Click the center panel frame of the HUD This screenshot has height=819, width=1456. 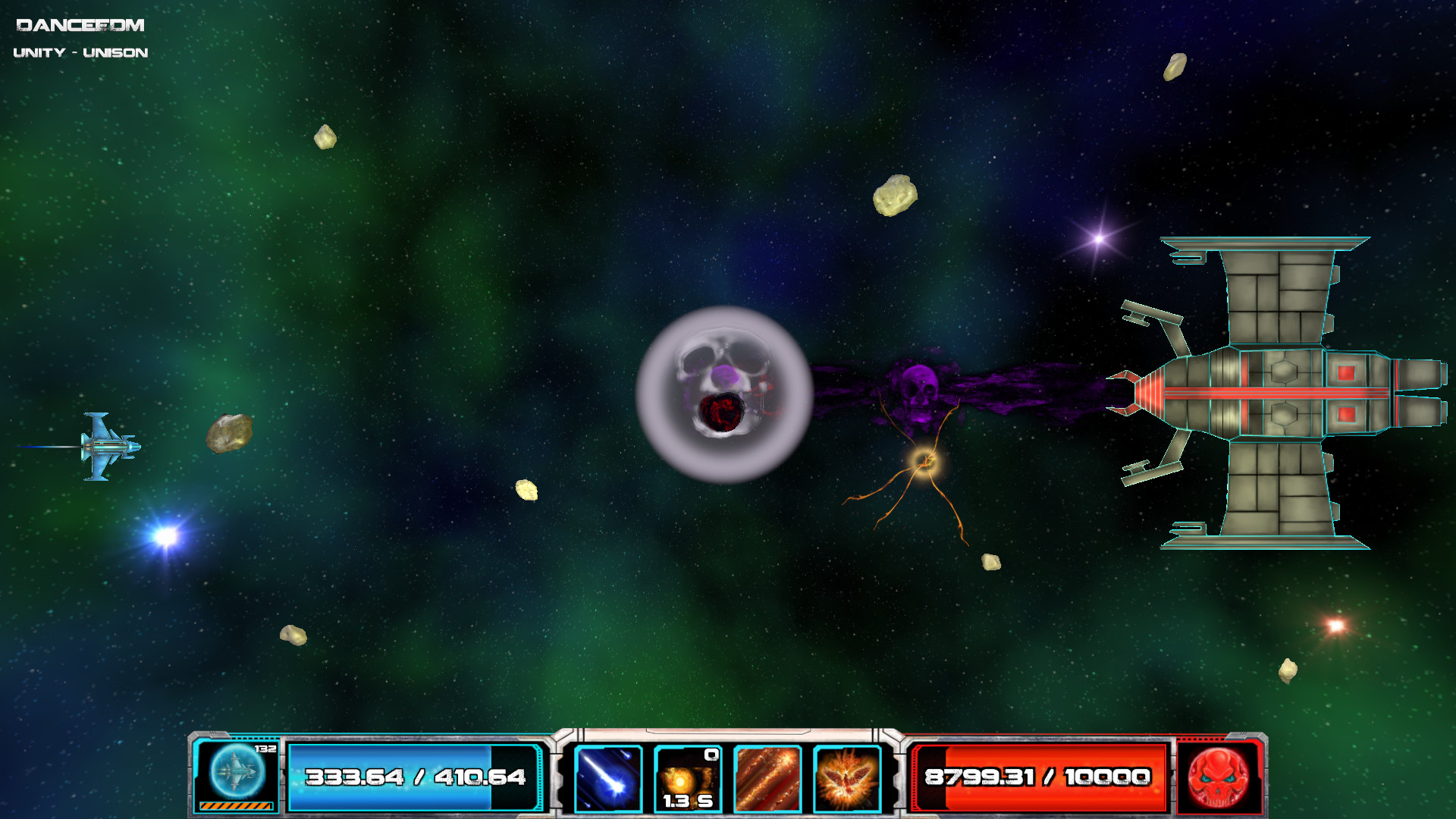724,736
